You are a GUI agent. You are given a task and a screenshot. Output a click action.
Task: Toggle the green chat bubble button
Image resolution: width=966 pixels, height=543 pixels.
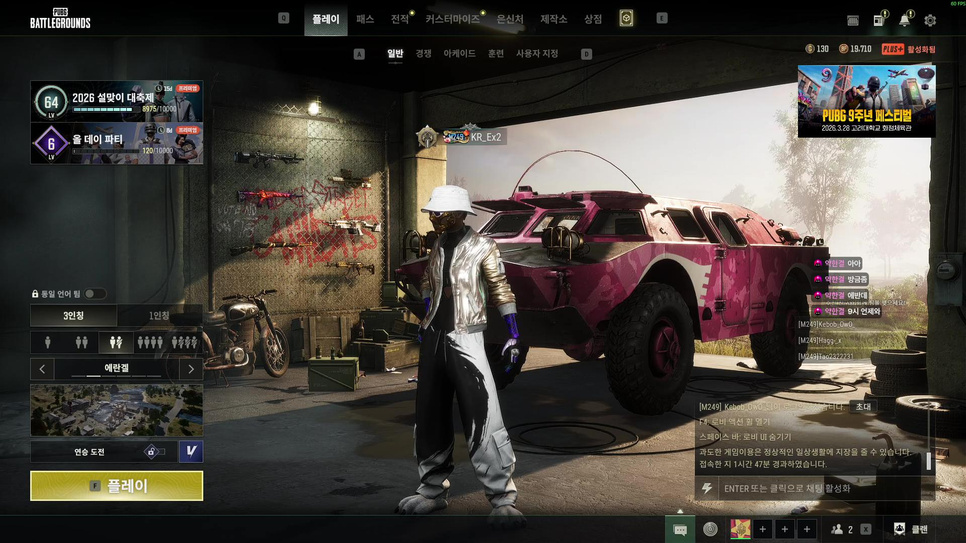[x=680, y=529]
